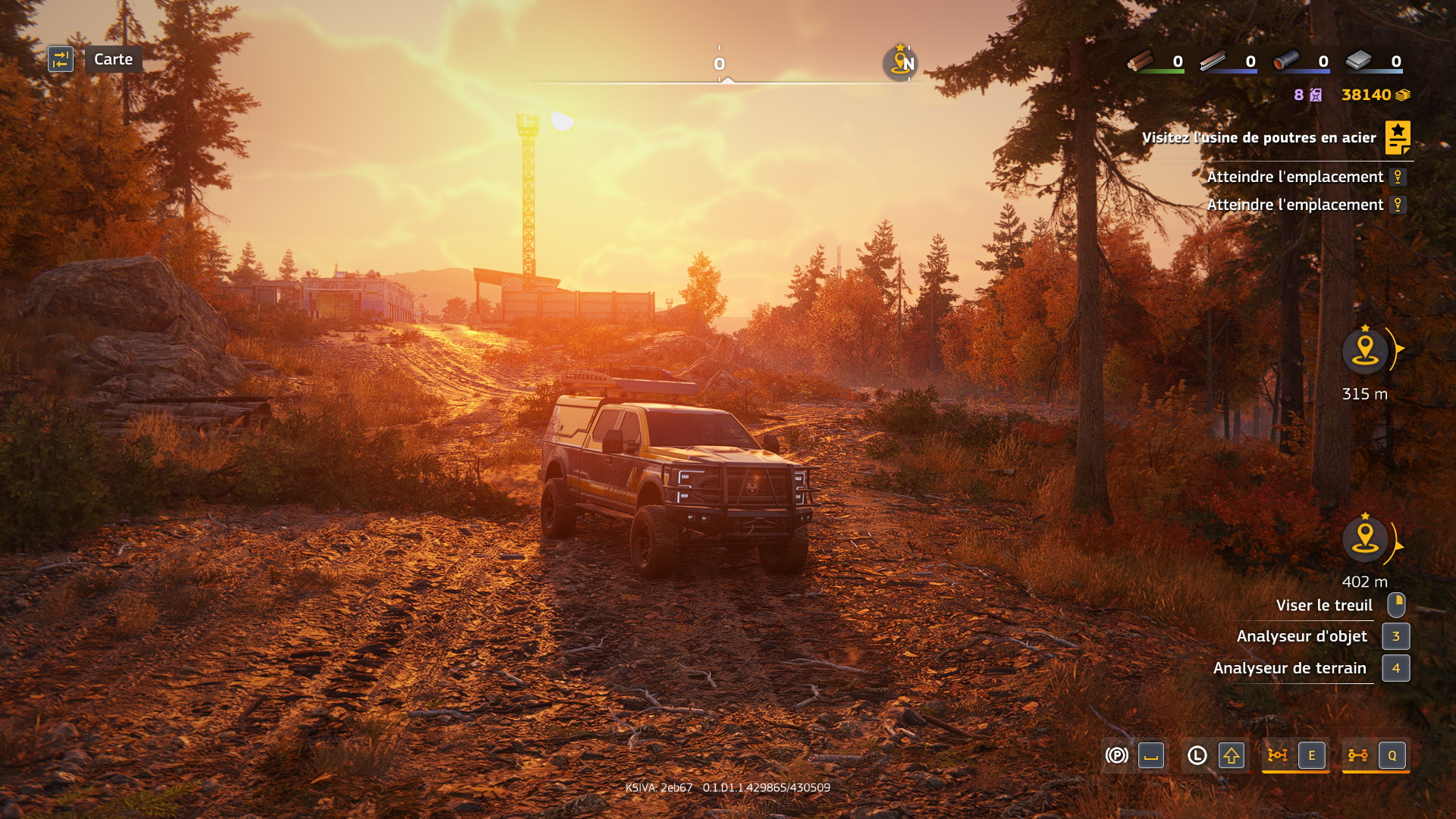Viewport: 1456px width, 819px height.
Task: Toggle the differential lock icon
Action: (1278, 755)
